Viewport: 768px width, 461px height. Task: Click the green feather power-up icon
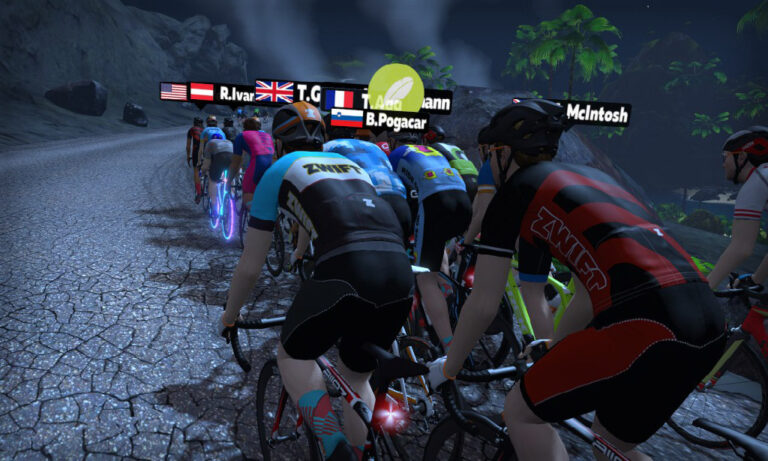pyautogui.click(x=395, y=87)
